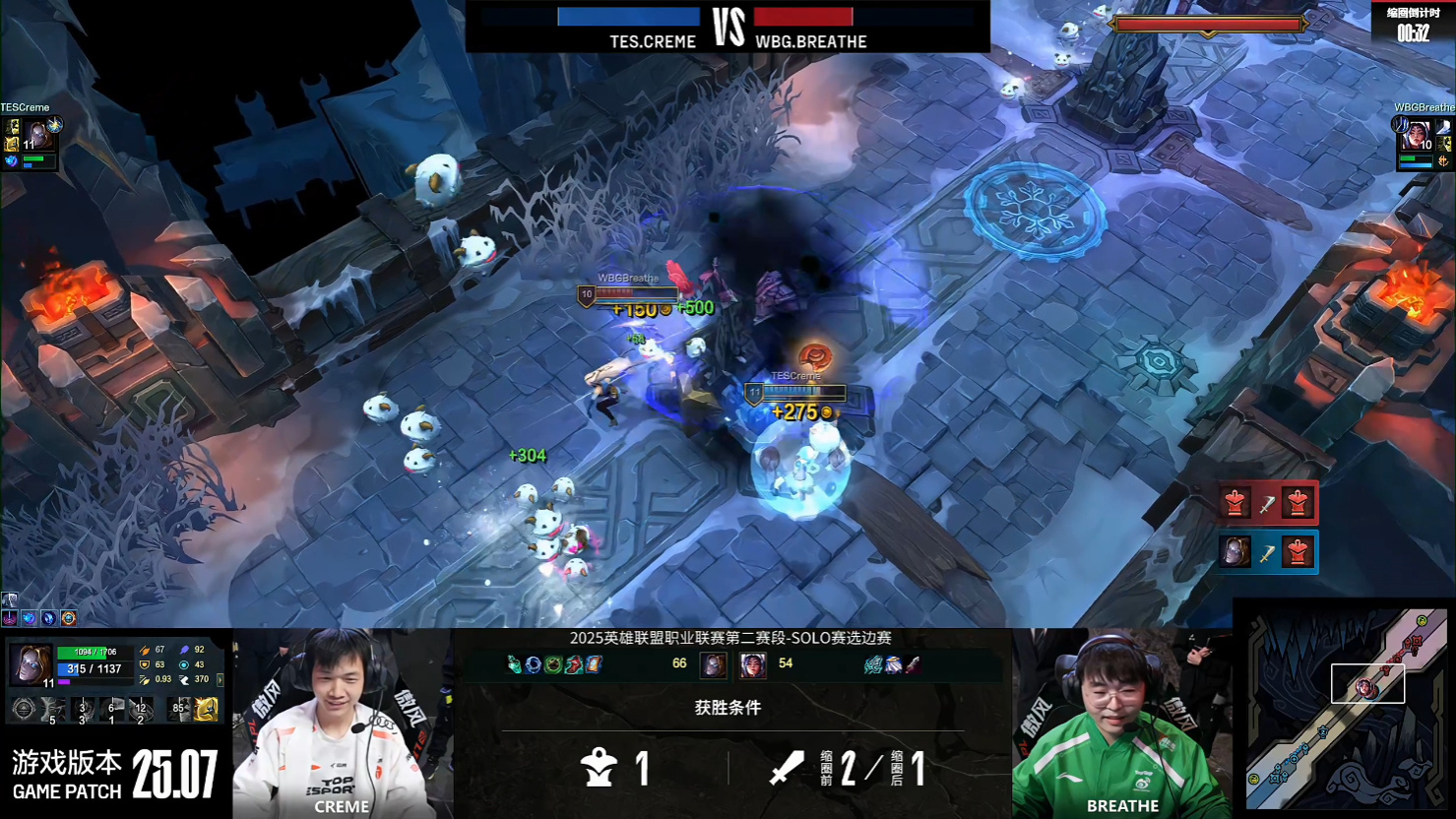Click the red sword item in scoreboard
This screenshot has width=1456, height=819.
(914, 665)
